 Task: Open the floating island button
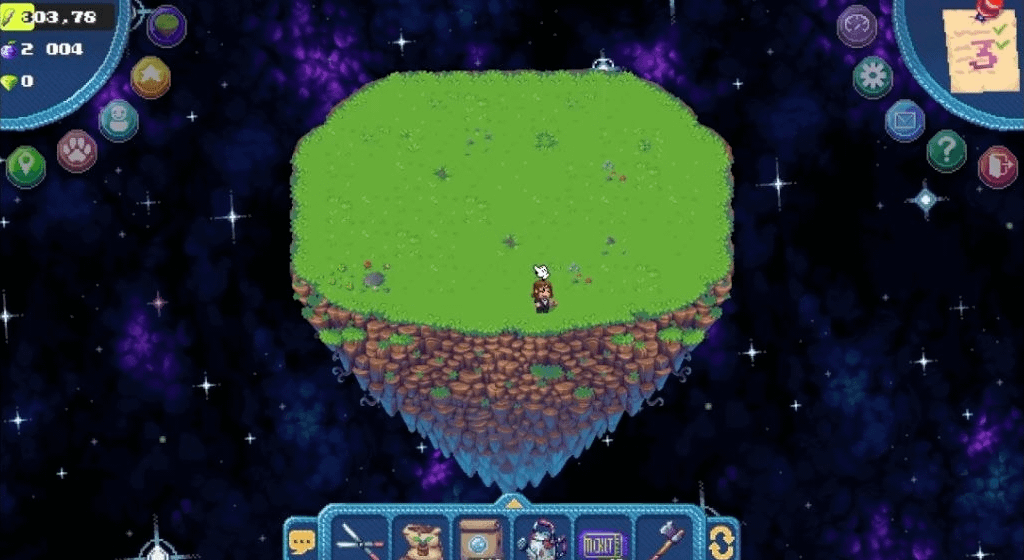point(166,26)
